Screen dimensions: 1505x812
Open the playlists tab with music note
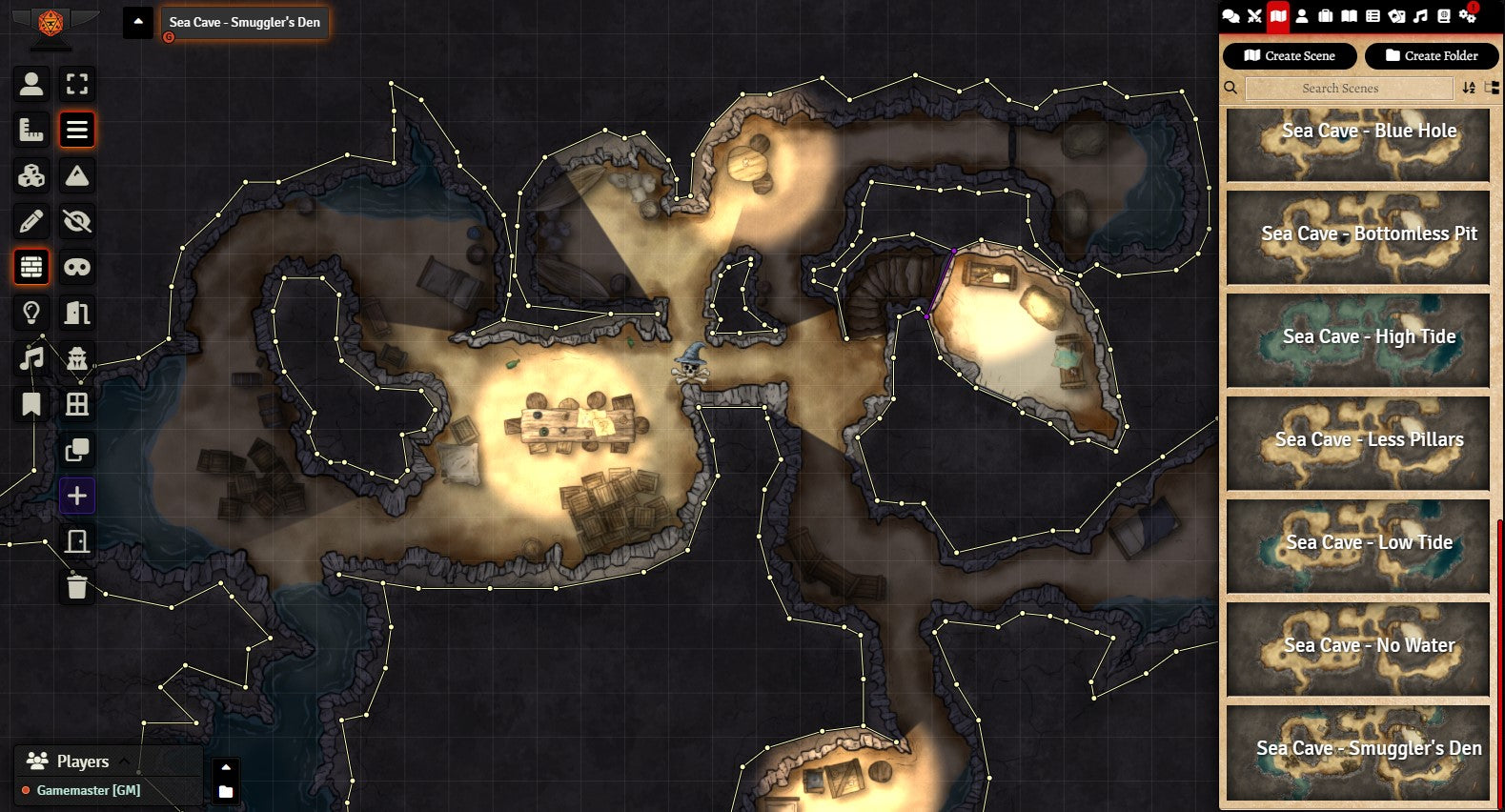point(1420,15)
